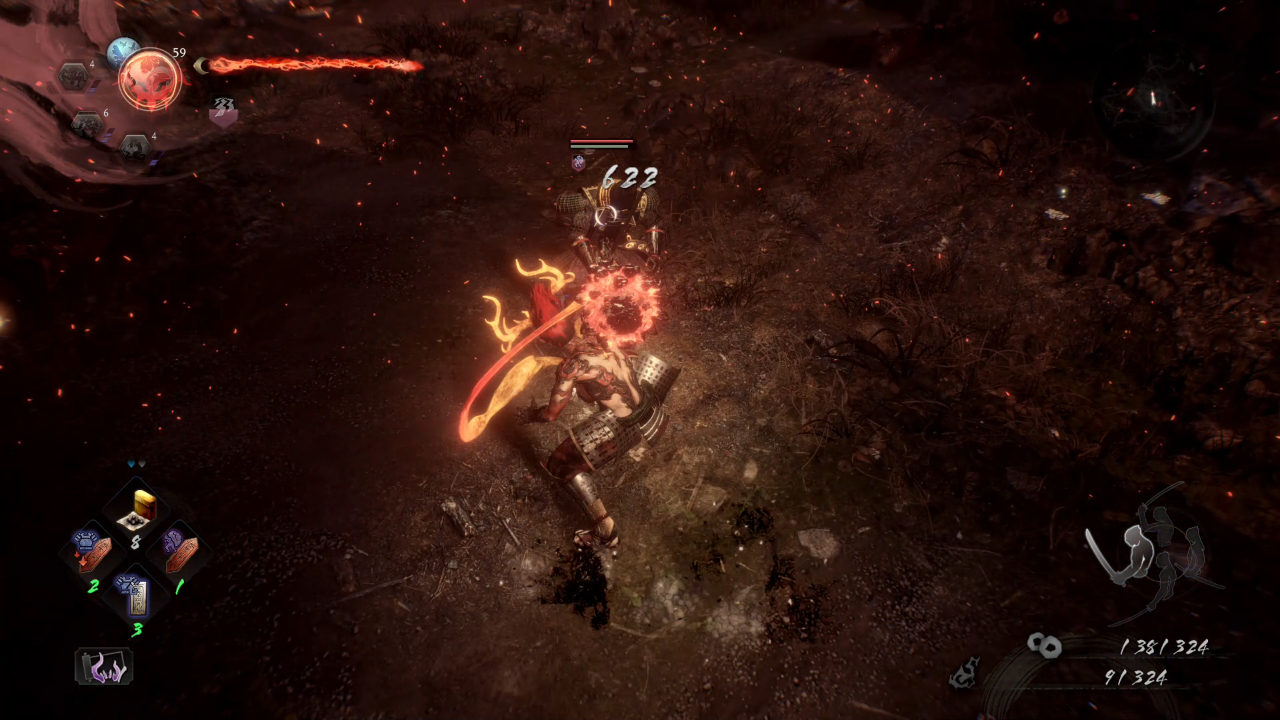Select the guardian spirit emblem in the HUD
Viewport: 1280px width, 720px height.
tap(151, 80)
